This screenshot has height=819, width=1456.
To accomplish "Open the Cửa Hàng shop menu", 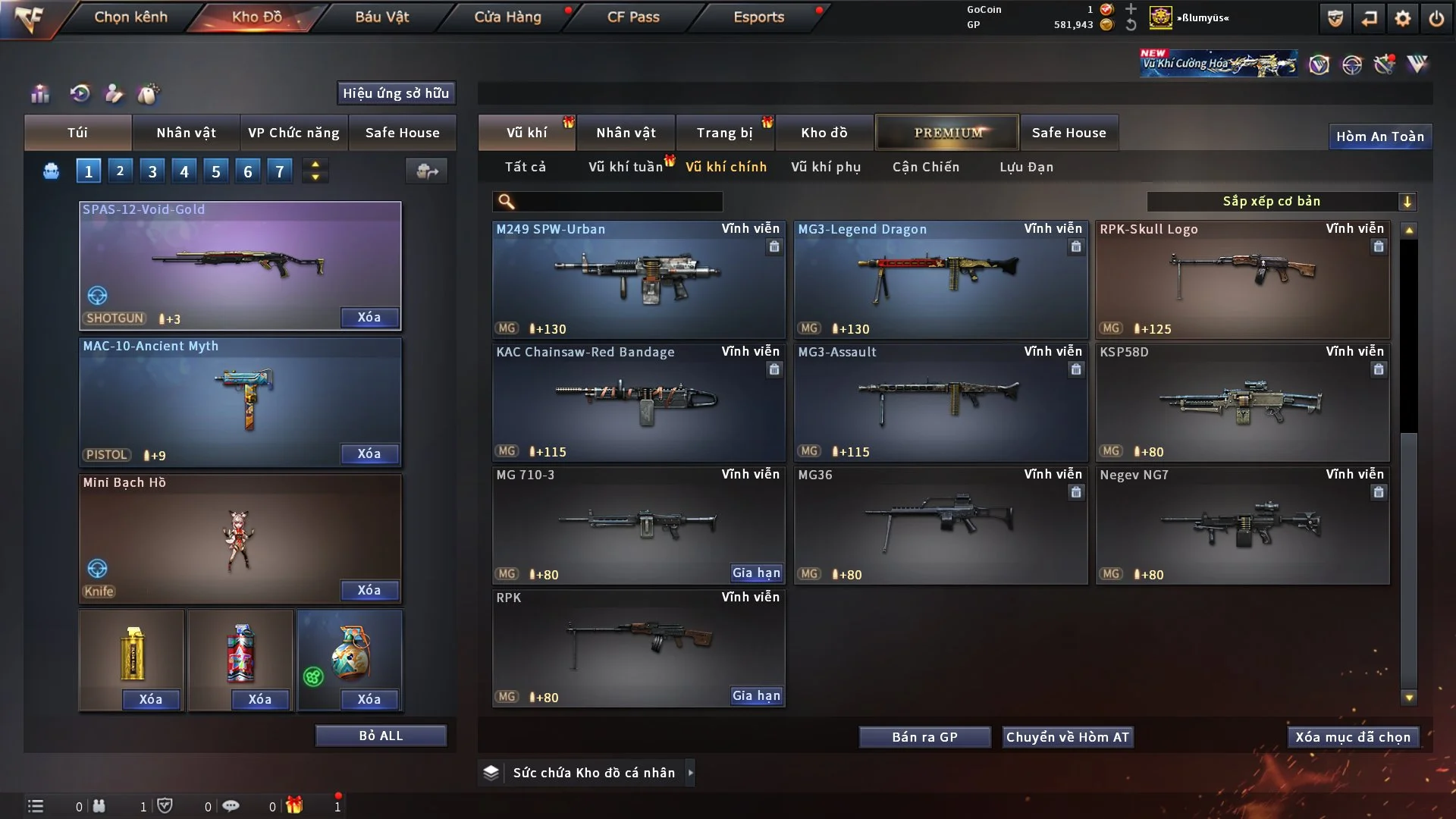I will pyautogui.click(x=507, y=17).
